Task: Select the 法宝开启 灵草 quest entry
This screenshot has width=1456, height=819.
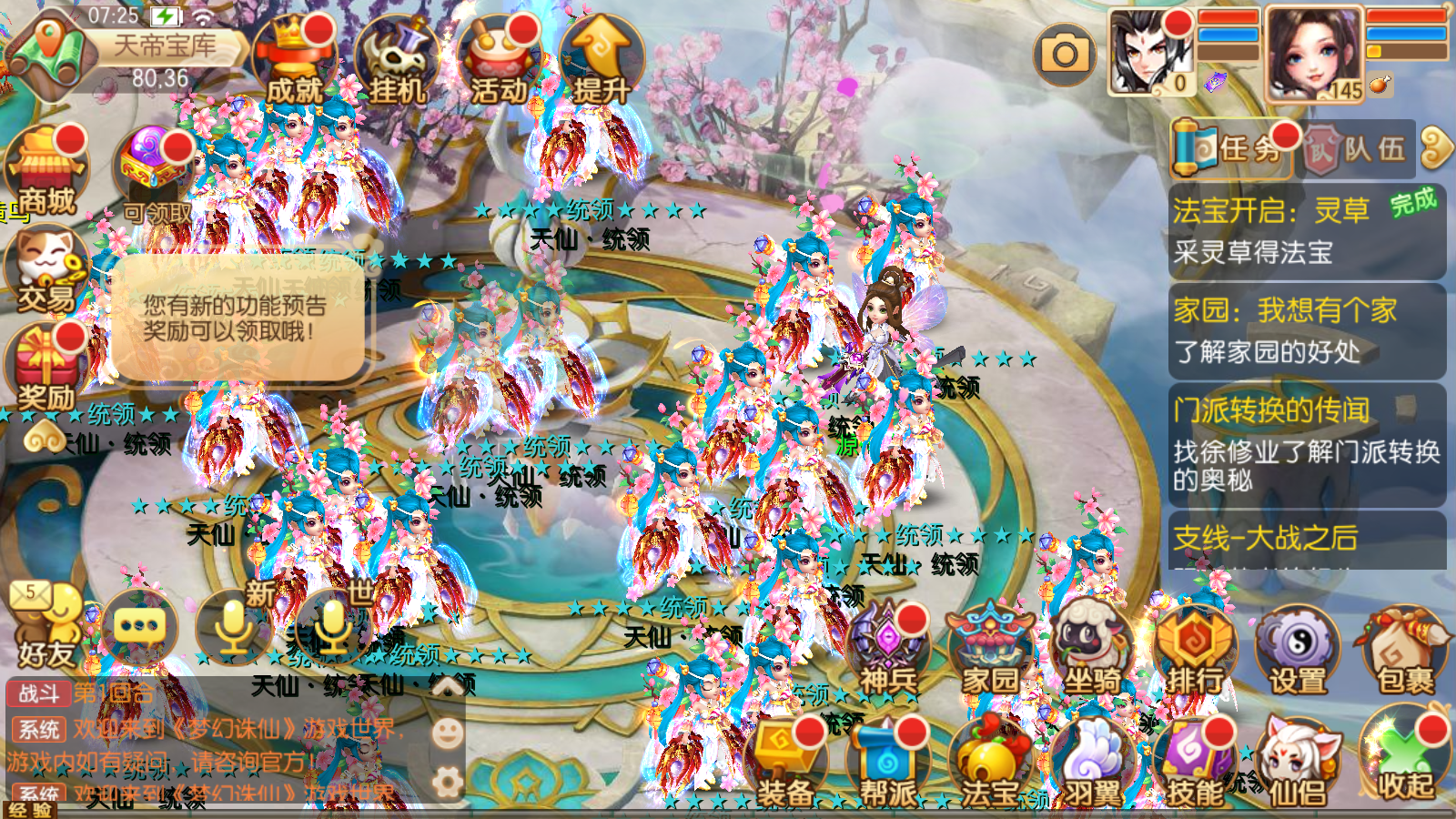Action: pyautogui.click(x=1306, y=231)
